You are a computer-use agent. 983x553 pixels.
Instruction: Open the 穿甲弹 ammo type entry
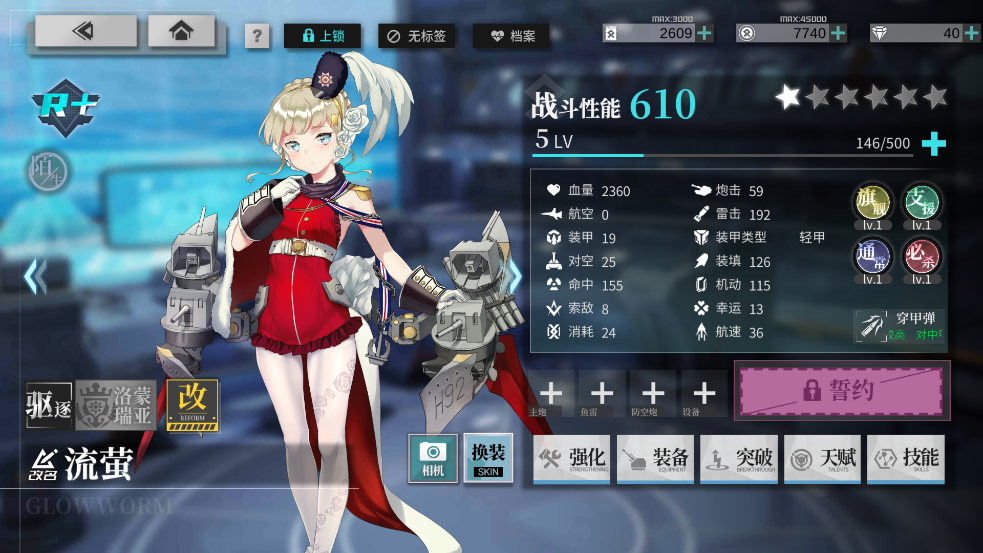click(901, 326)
